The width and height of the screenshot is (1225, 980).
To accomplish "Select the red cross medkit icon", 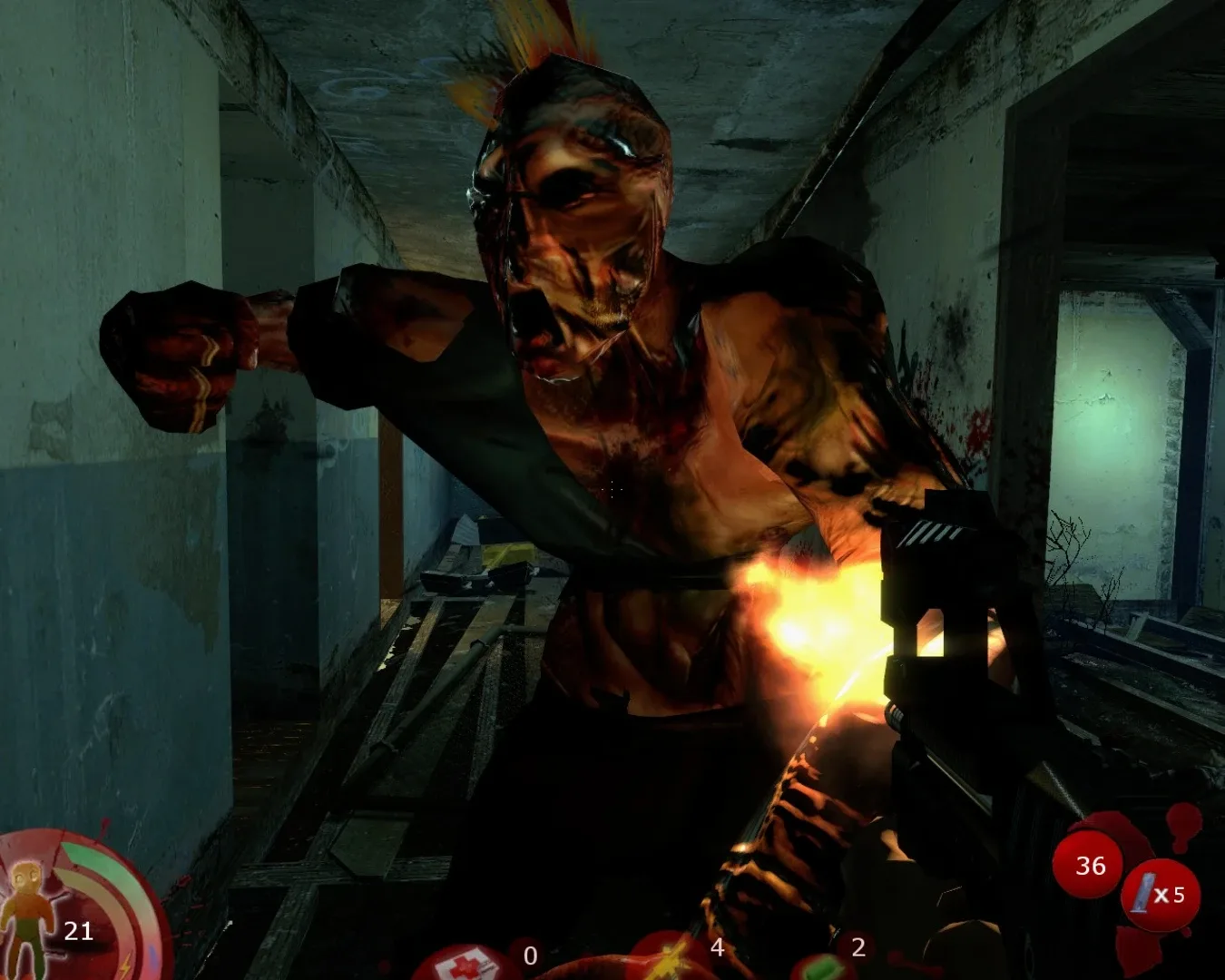I will [465, 964].
